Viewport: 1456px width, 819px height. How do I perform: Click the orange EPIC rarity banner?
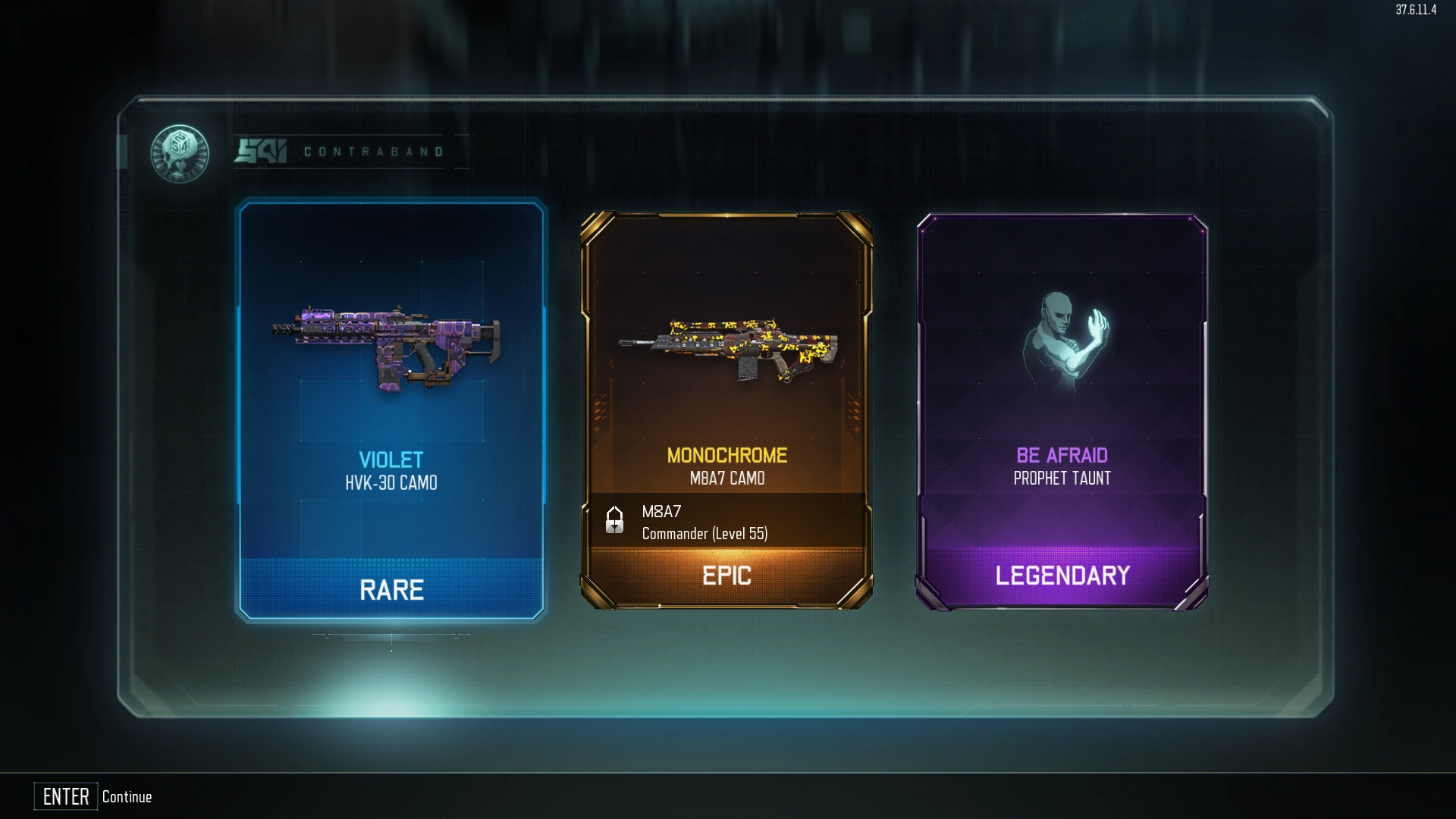[x=726, y=576]
